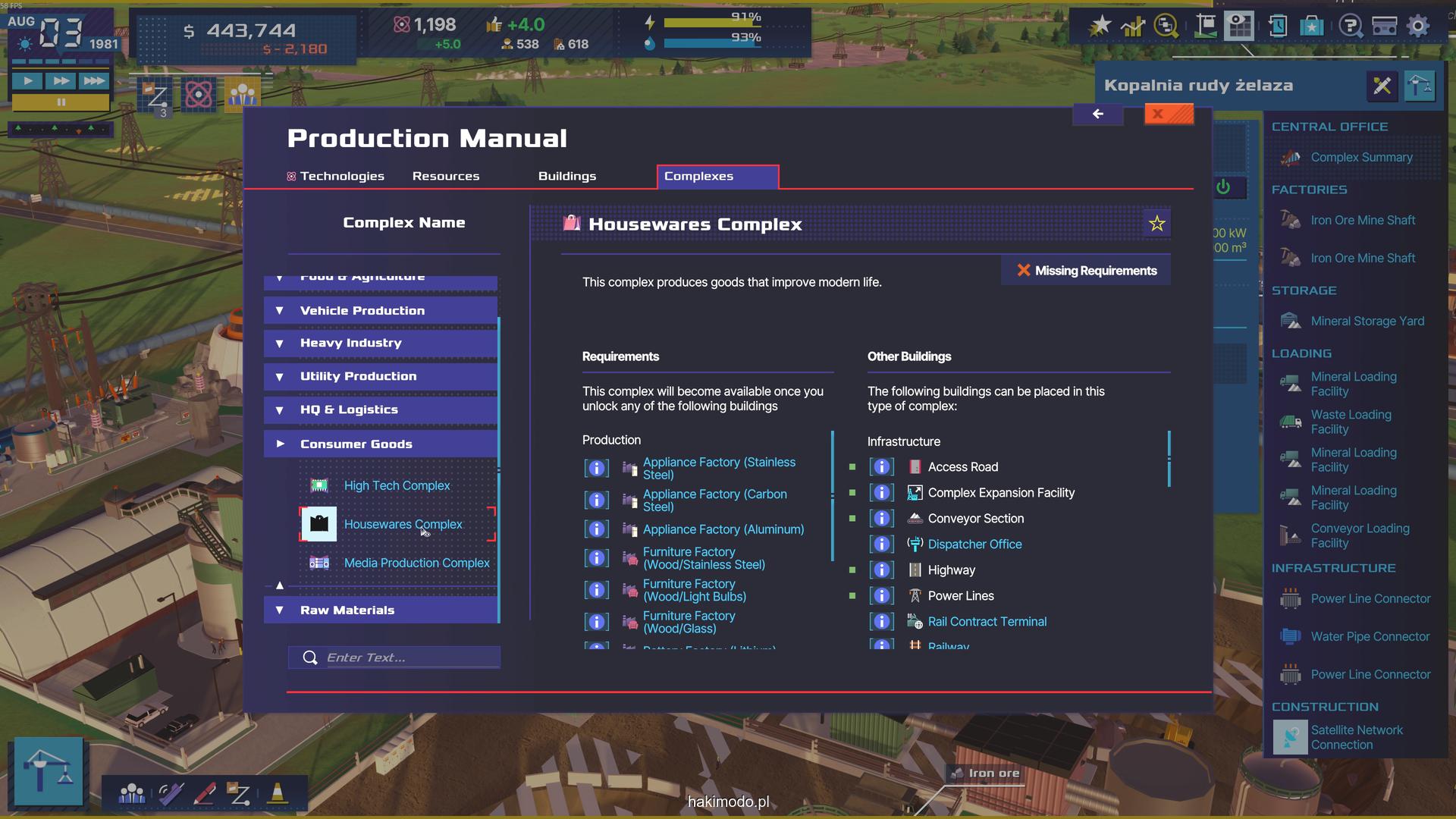Close the Production Manual window
This screenshot has width=1456, height=819.
1169,115
